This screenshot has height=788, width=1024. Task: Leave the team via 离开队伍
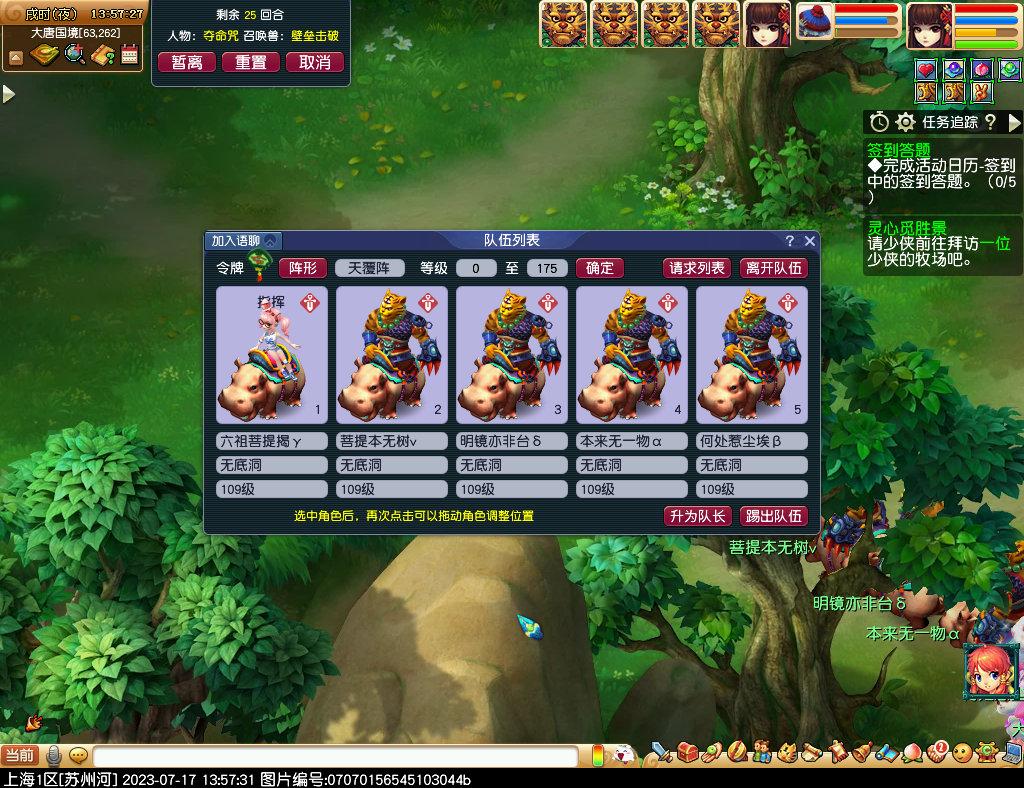pos(773,268)
